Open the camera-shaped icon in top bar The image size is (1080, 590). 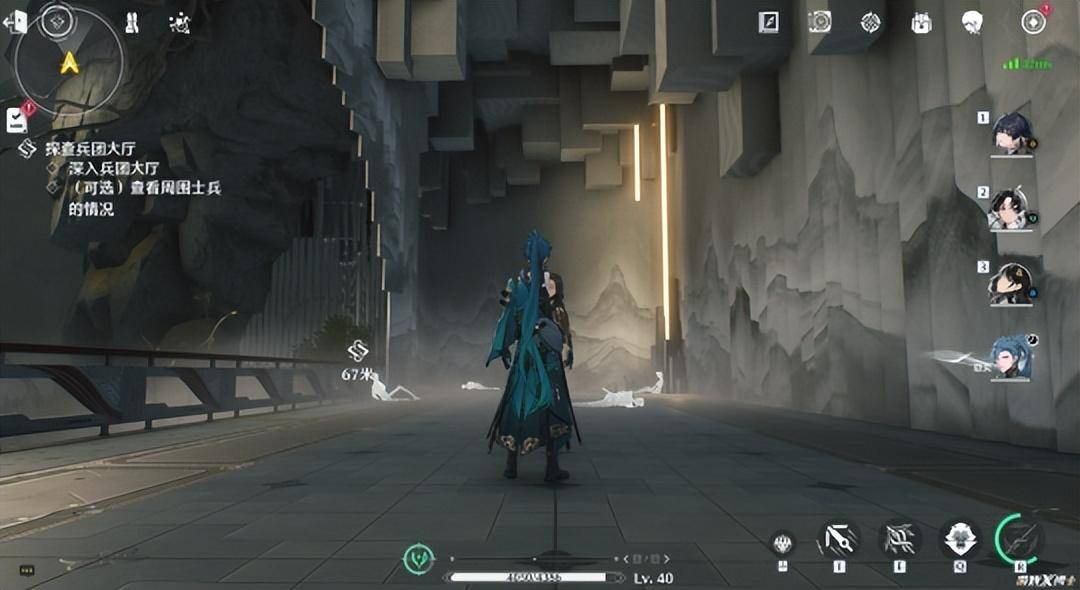click(x=819, y=22)
